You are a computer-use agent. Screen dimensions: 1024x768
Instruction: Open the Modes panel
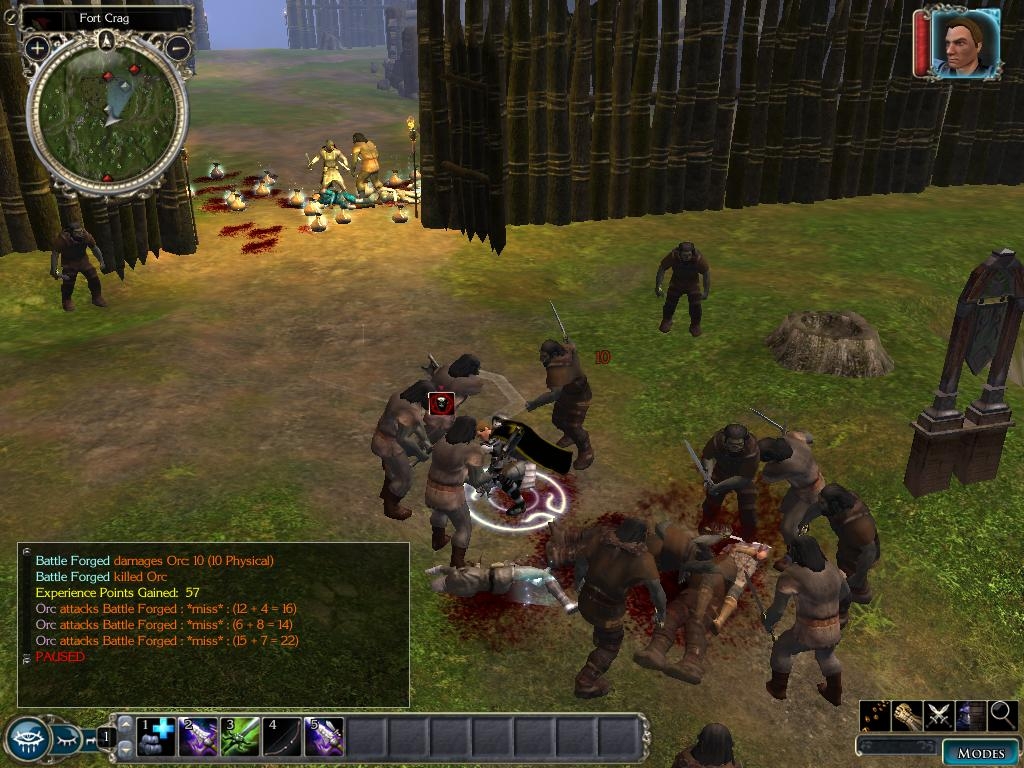point(979,752)
